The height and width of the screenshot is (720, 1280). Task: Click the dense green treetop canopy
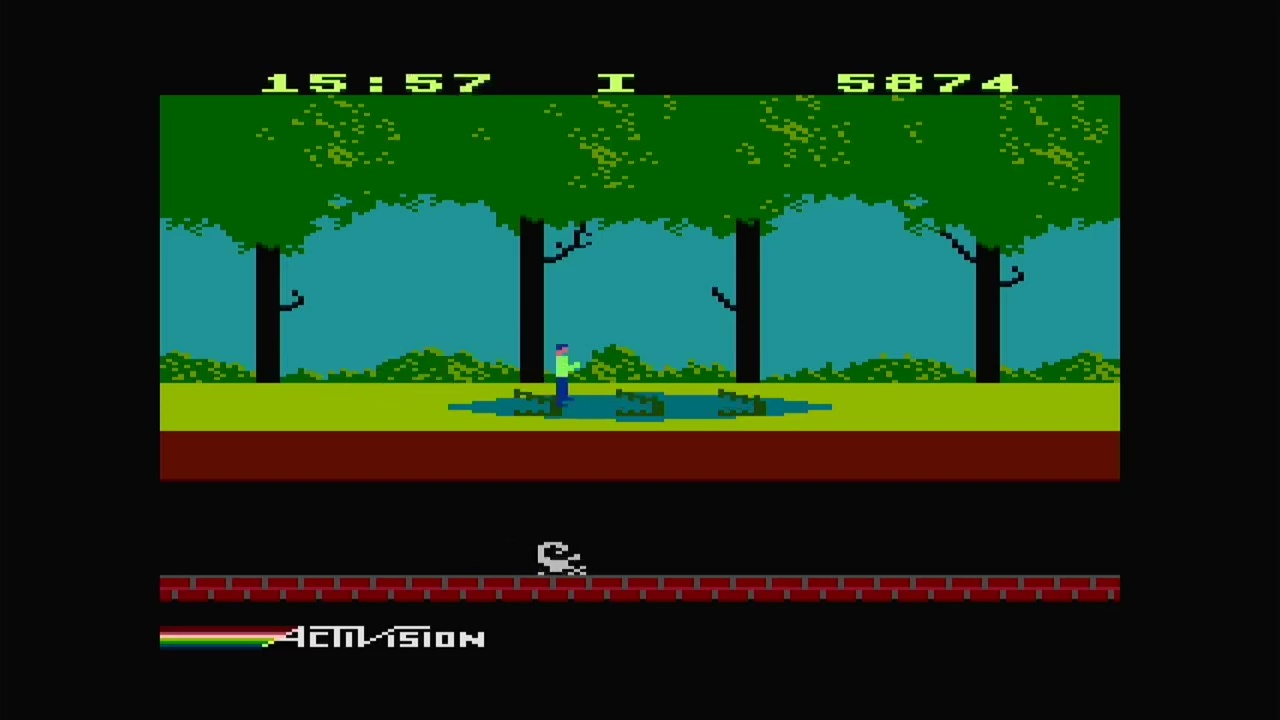click(x=640, y=150)
